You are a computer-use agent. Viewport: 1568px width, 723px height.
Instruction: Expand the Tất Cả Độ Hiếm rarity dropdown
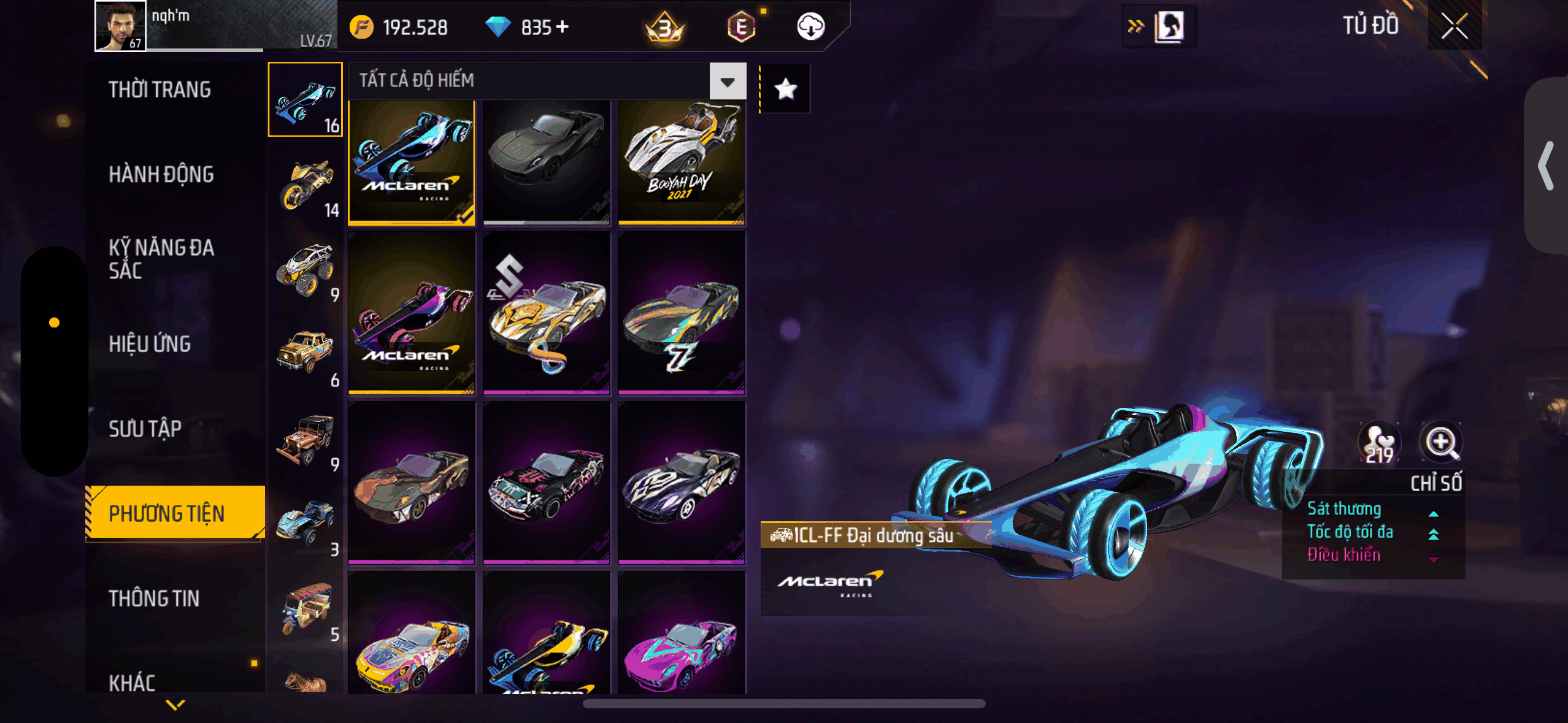[x=728, y=81]
